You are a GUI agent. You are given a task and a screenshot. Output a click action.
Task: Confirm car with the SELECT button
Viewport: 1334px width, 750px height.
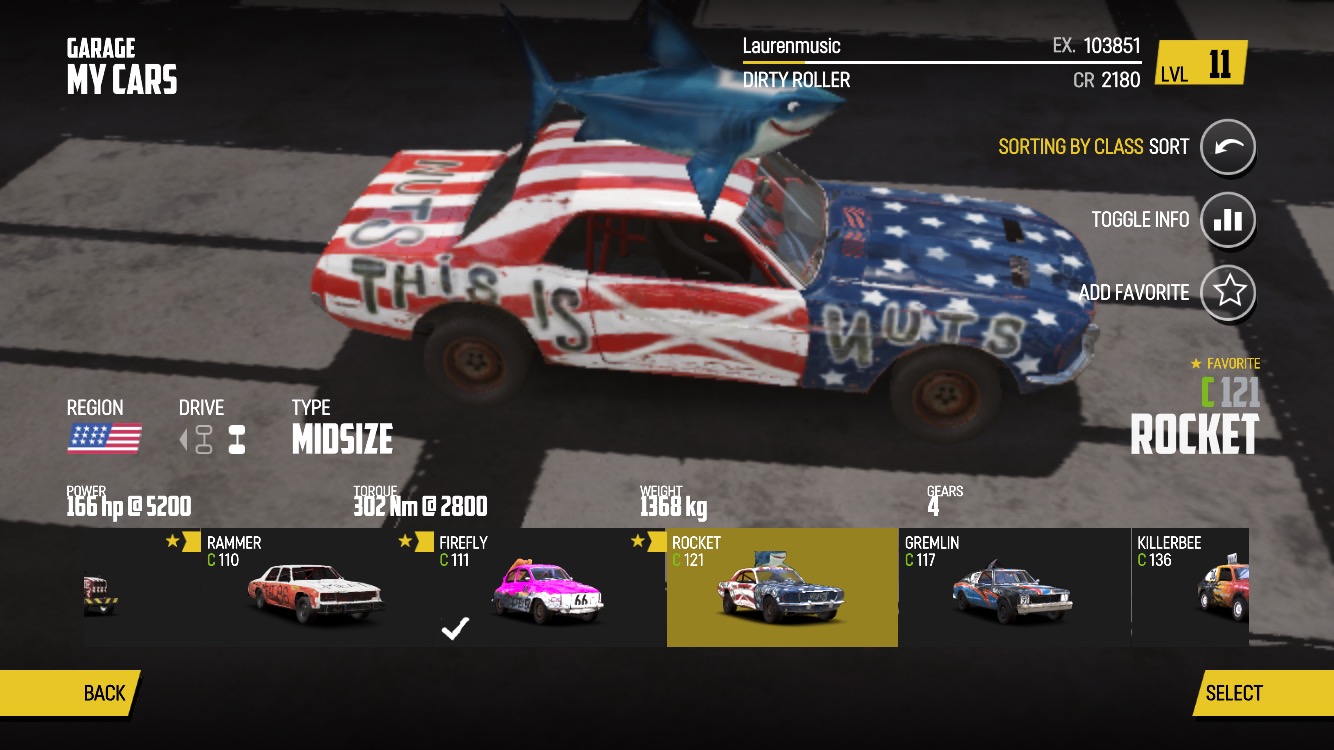(1262, 693)
